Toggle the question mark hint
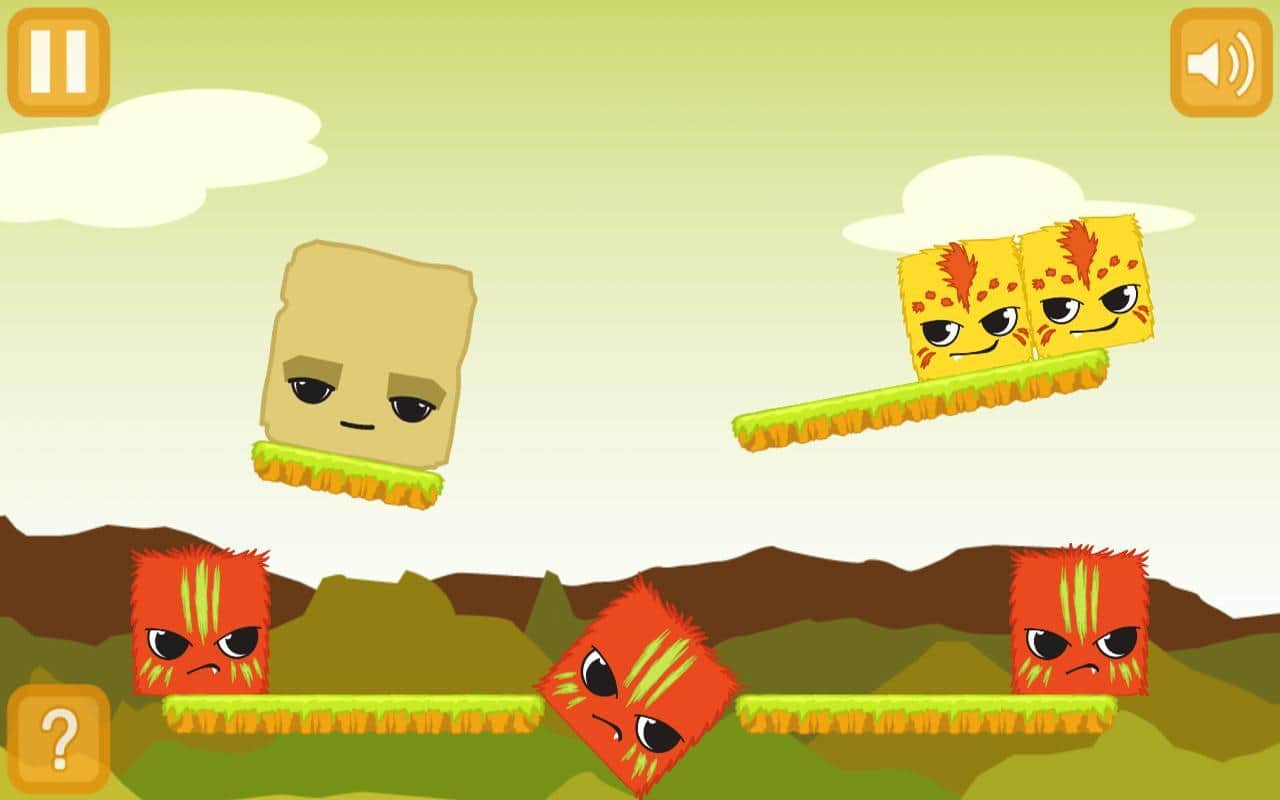 point(62,738)
